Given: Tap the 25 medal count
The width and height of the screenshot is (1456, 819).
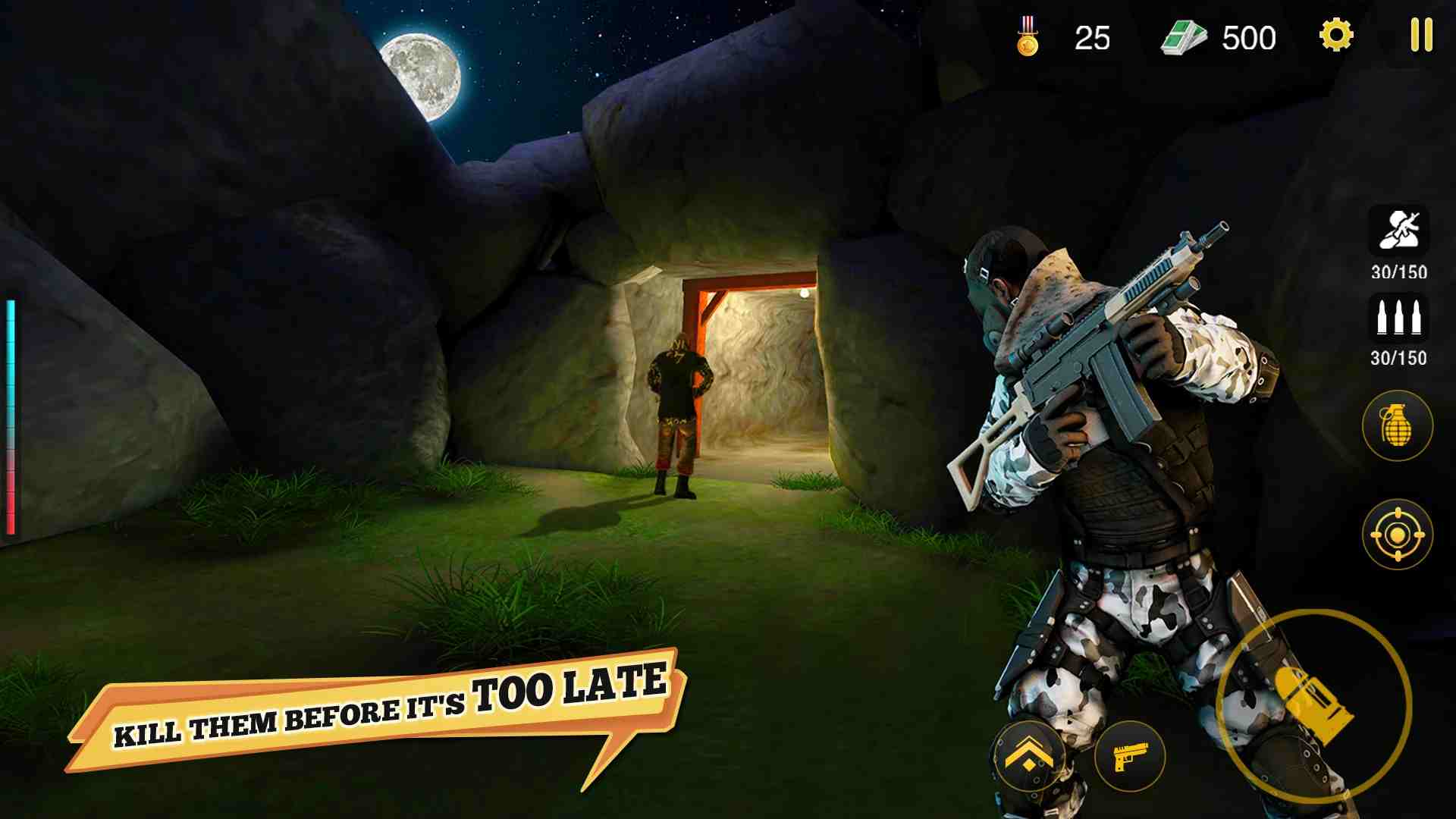Looking at the screenshot, I should point(1092,36).
